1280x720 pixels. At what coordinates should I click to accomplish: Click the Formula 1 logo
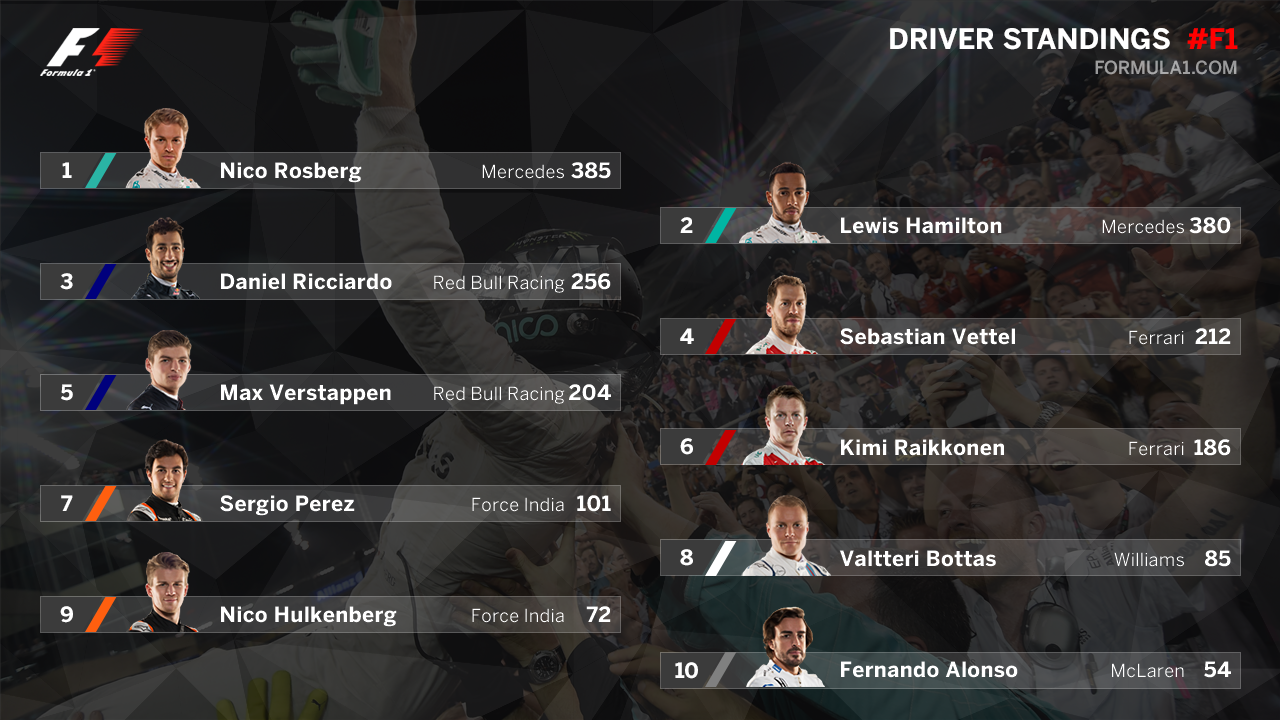tap(90, 52)
